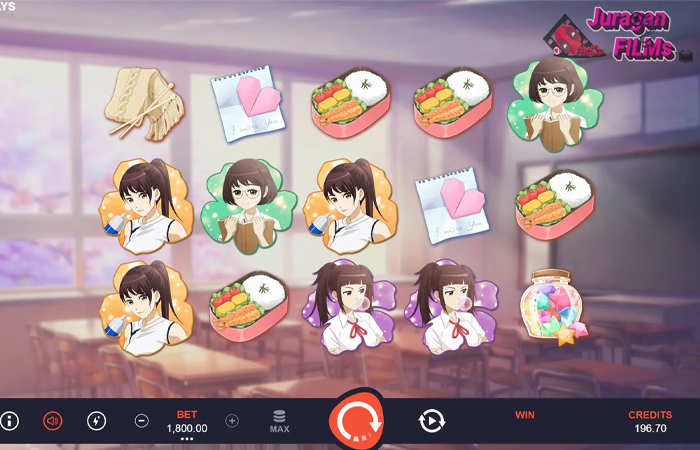Viewport: 700px width, 450px height.
Task: Set the bet to MAX
Action: [280, 421]
